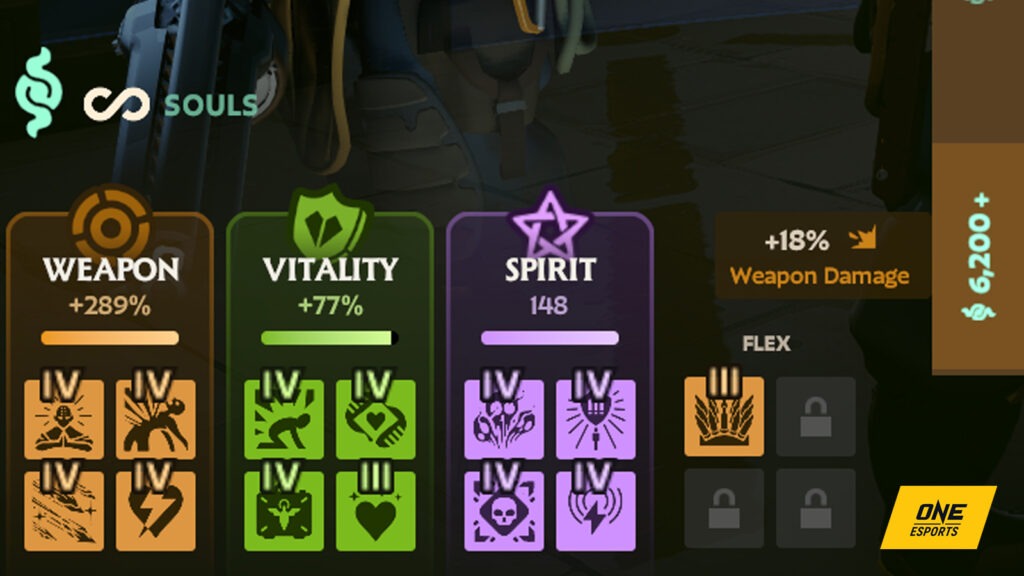Click the orange tier III flex slot item

(724, 417)
